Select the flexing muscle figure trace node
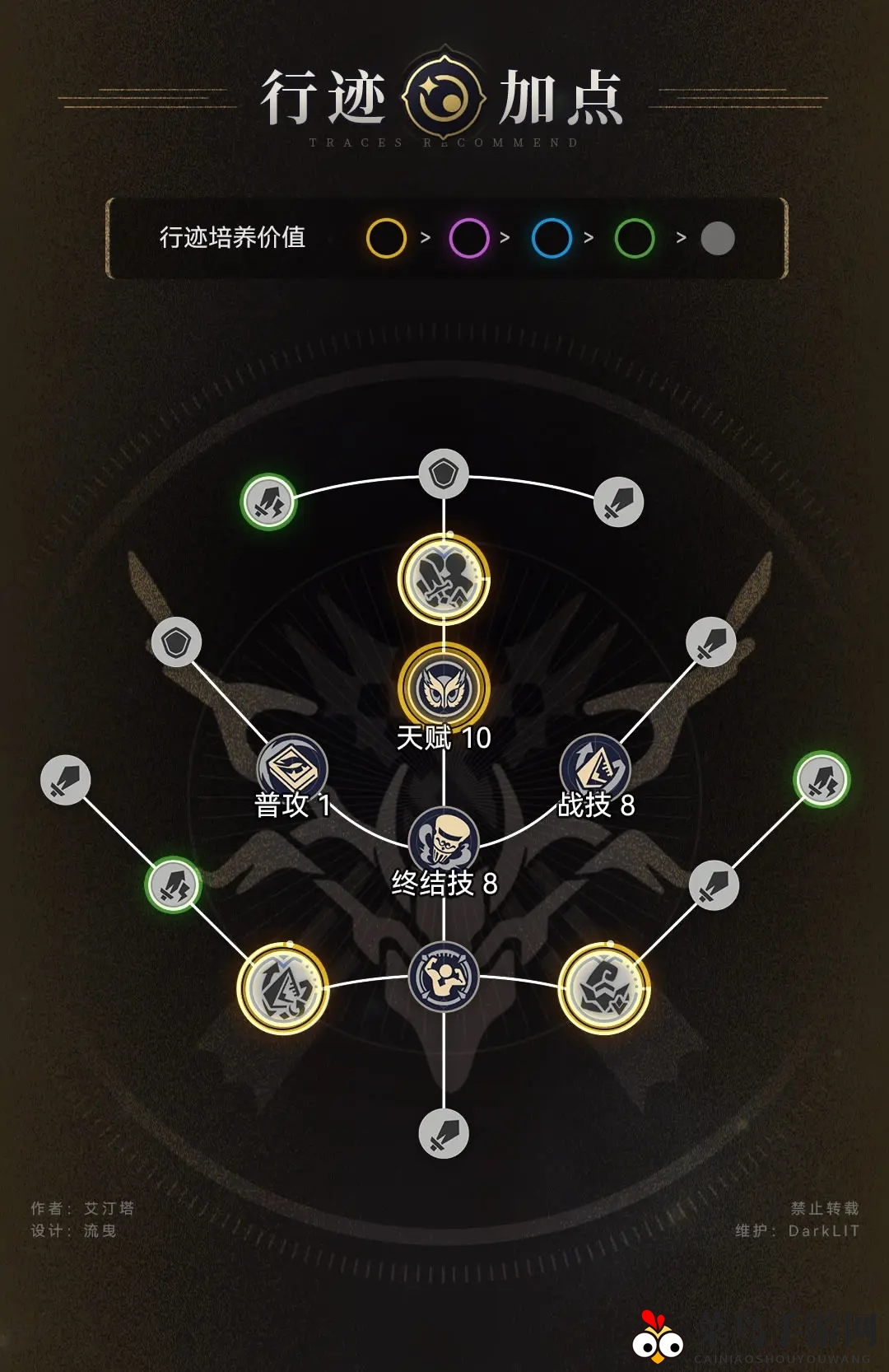 pos(444,978)
